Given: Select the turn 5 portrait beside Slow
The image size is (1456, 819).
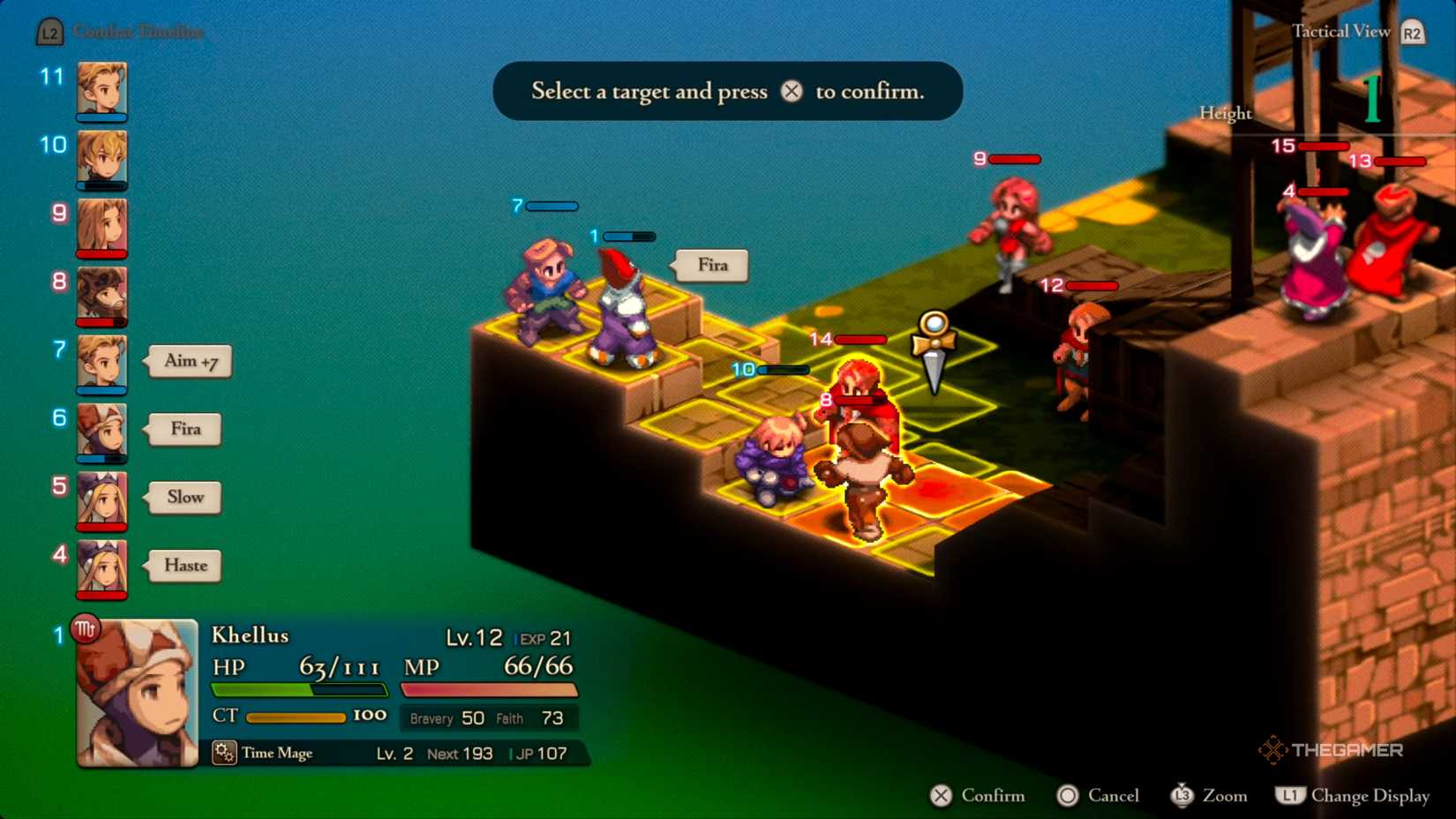Looking at the screenshot, I should pos(101,500).
